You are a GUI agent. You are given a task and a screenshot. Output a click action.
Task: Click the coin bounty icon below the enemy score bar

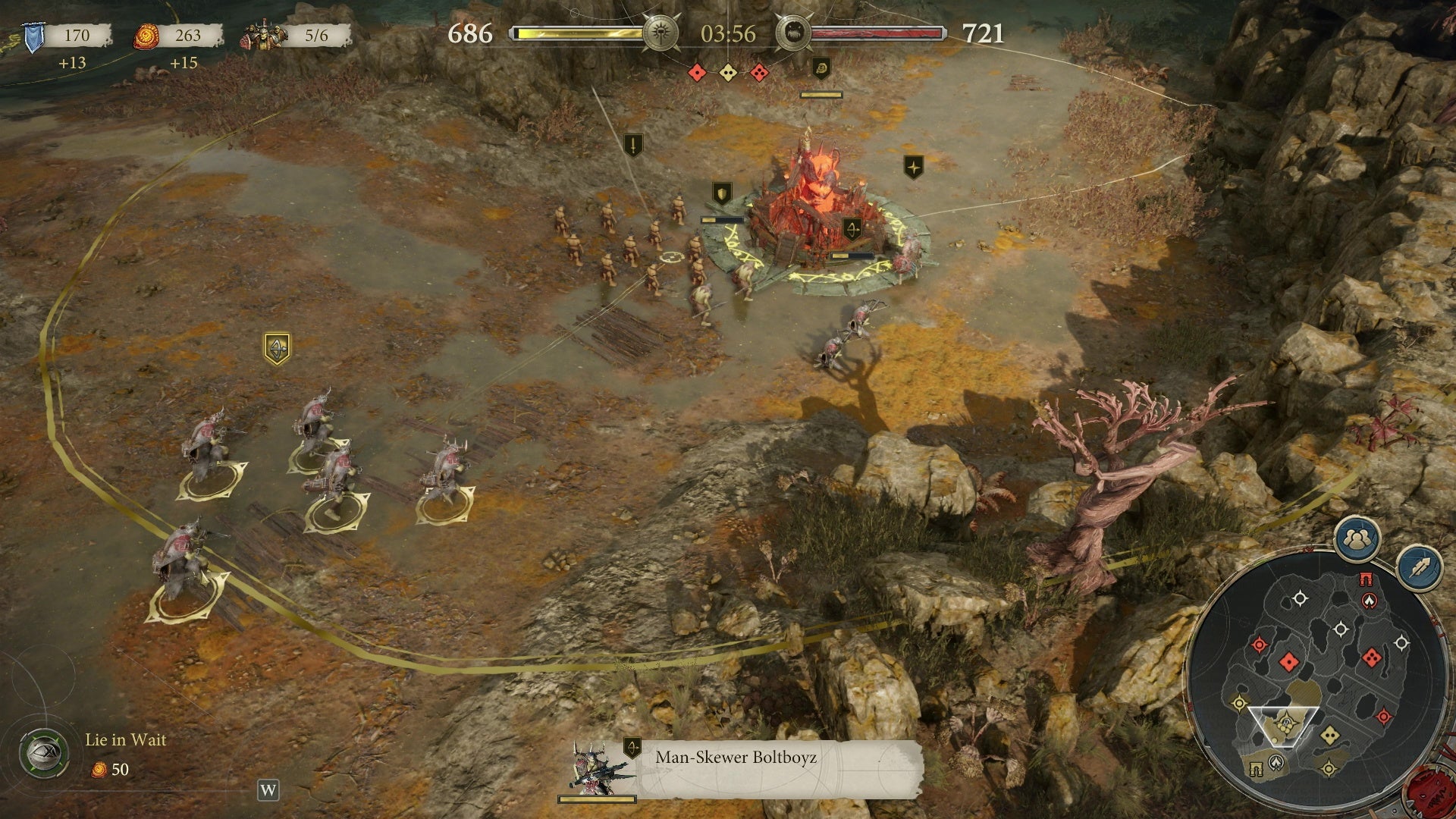[x=821, y=69]
